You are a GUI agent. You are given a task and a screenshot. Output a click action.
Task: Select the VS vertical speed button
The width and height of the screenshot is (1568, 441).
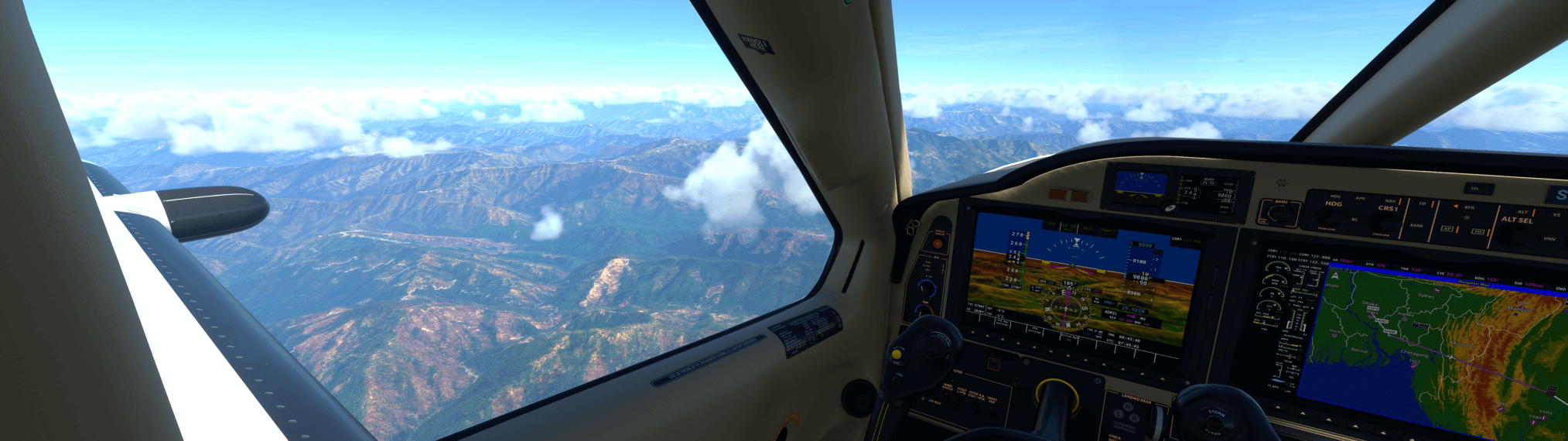click(1556, 214)
